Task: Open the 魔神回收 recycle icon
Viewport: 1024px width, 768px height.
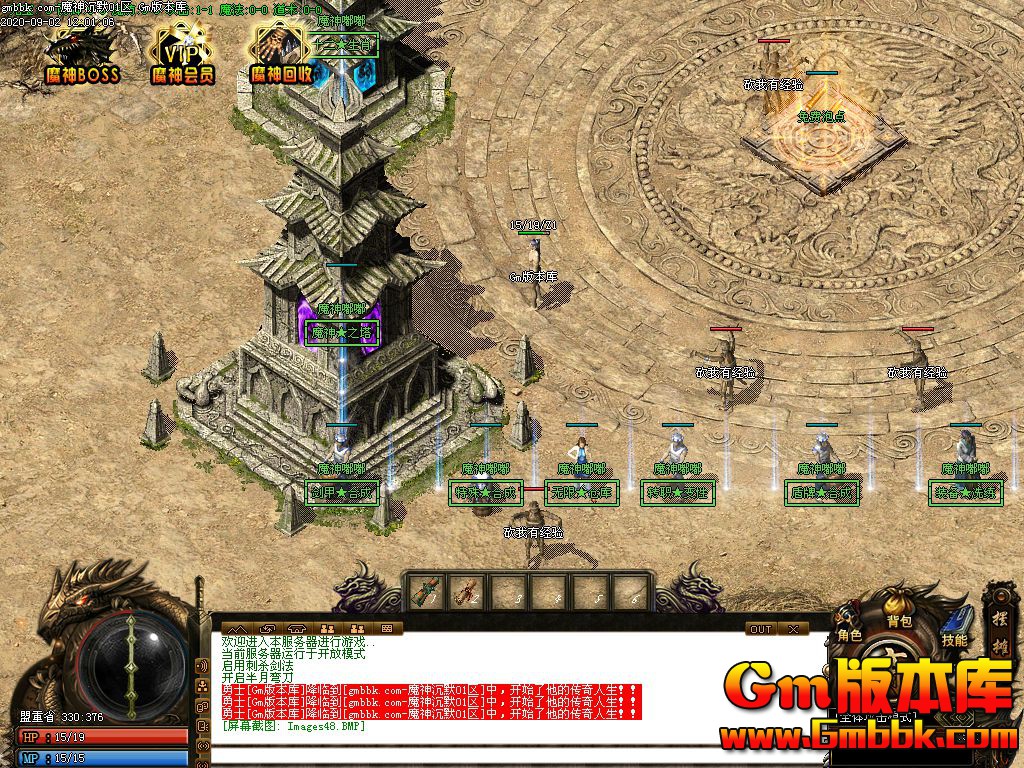Action: pos(281,55)
